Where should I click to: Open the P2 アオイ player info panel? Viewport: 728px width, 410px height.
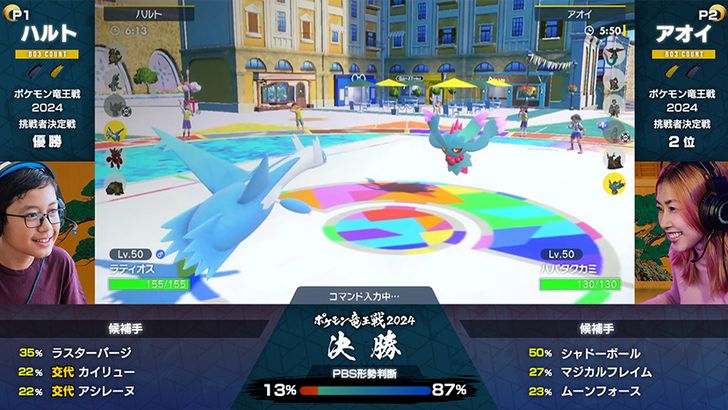(x=681, y=80)
